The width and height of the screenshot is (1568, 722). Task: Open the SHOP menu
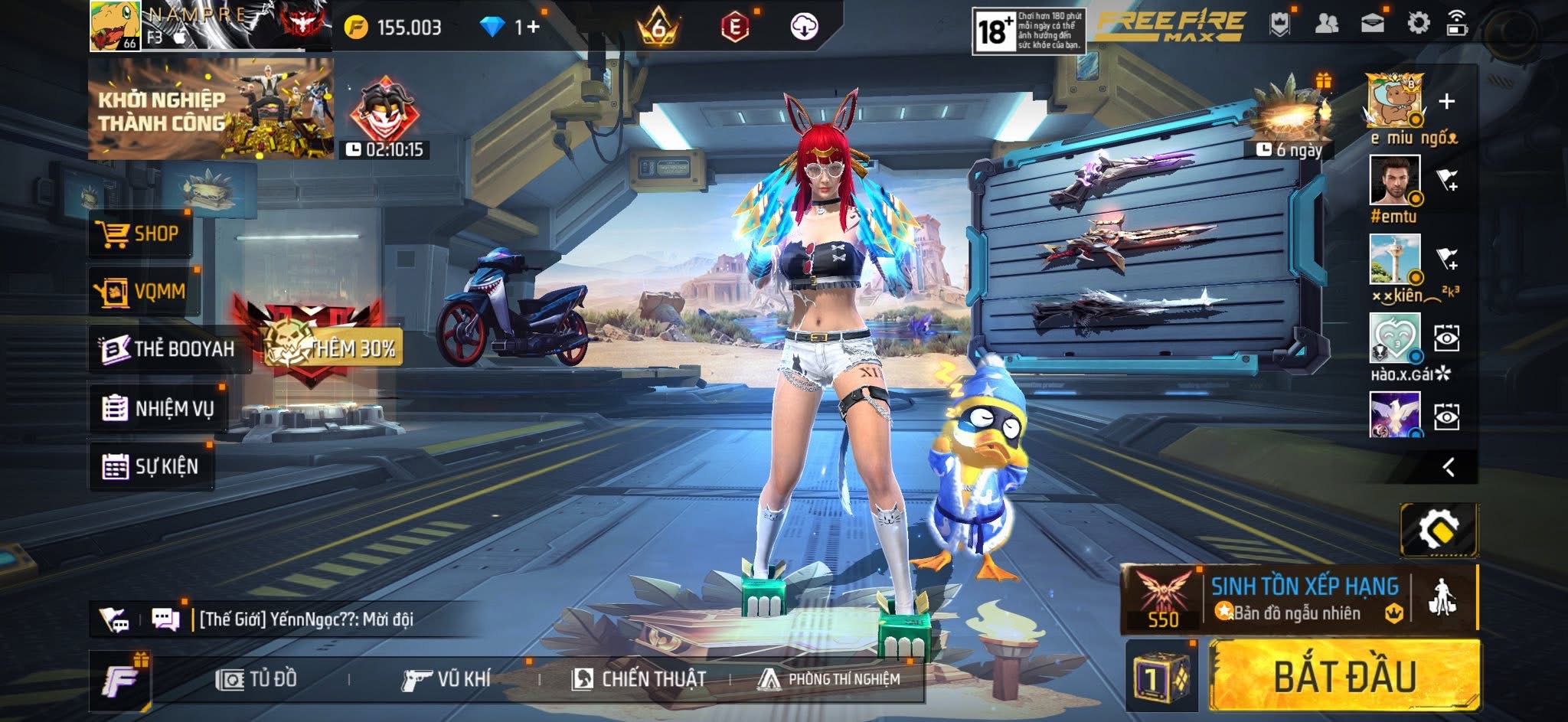pyautogui.click(x=139, y=234)
